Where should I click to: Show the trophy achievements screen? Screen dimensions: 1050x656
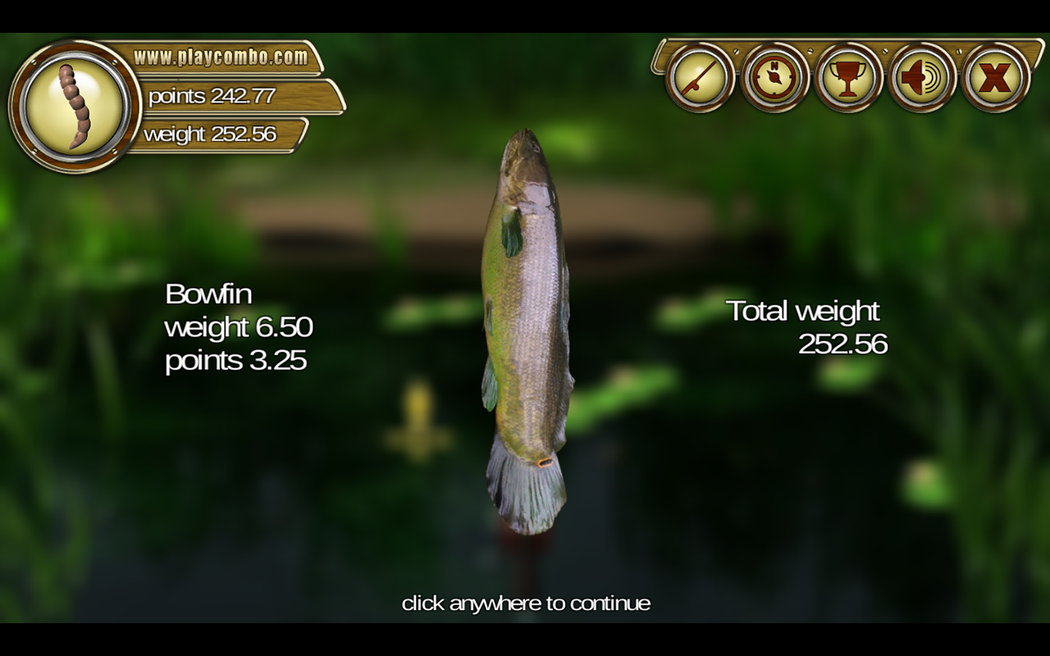(848, 78)
